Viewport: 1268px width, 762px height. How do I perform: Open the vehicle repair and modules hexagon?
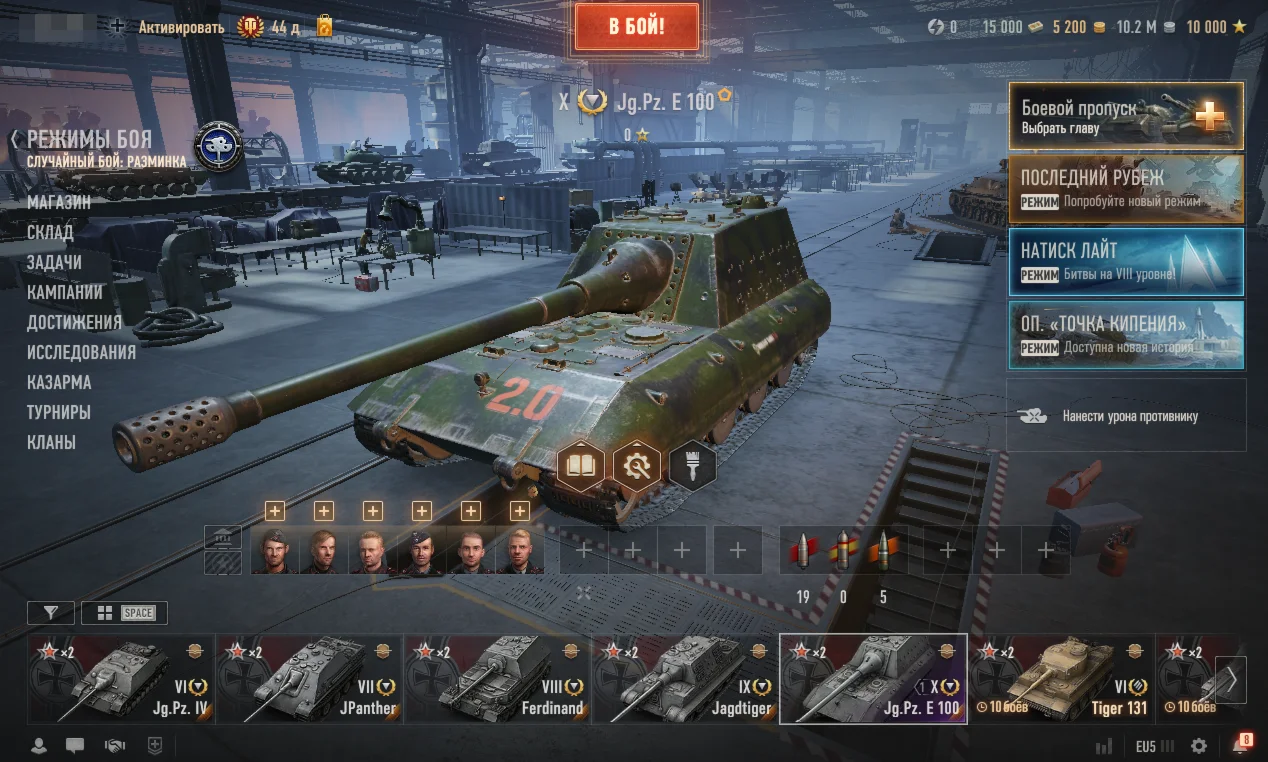(x=637, y=465)
